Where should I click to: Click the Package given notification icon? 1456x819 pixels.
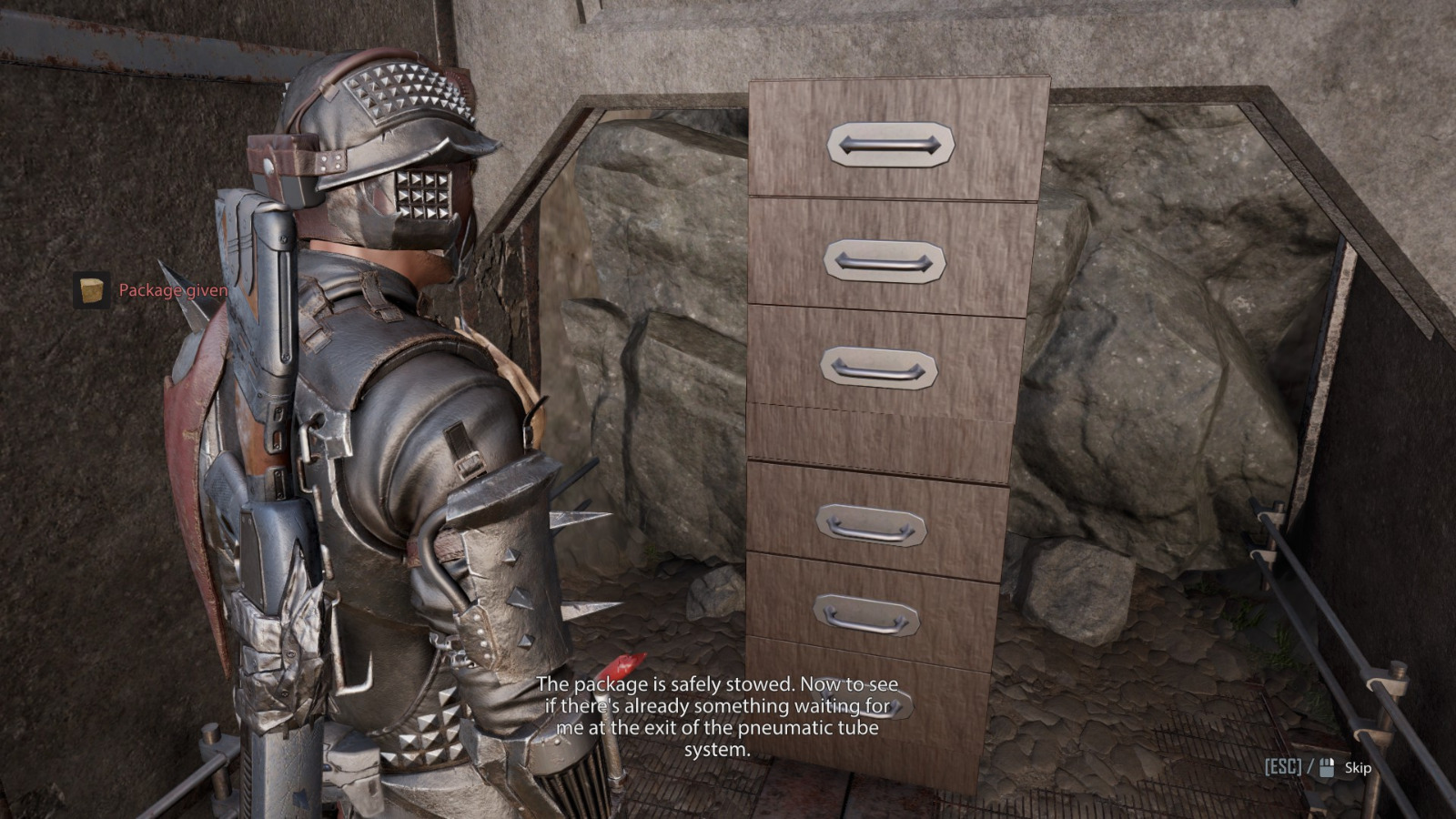(92, 290)
